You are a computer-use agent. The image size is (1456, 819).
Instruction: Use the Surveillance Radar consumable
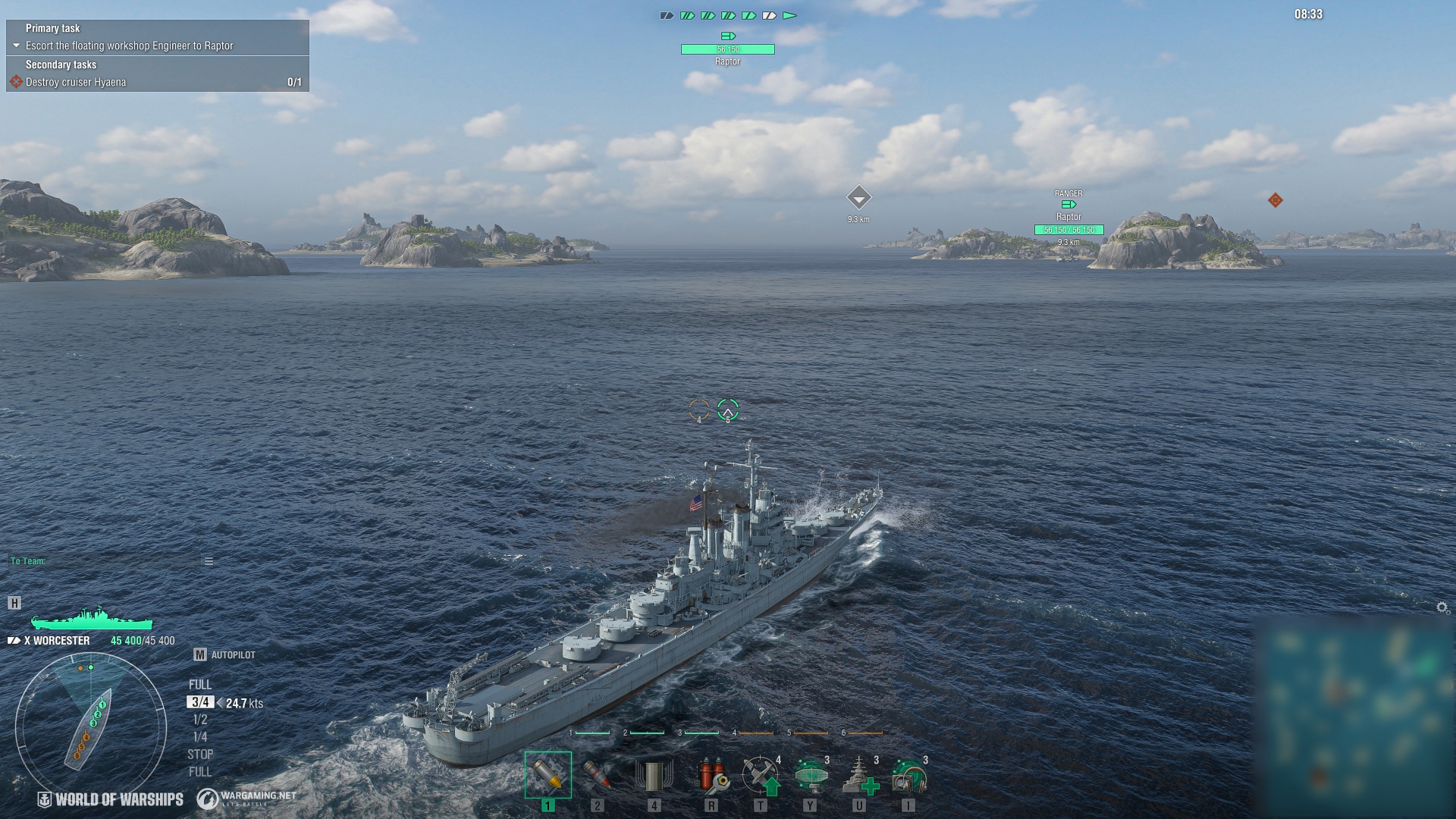[810, 777]
